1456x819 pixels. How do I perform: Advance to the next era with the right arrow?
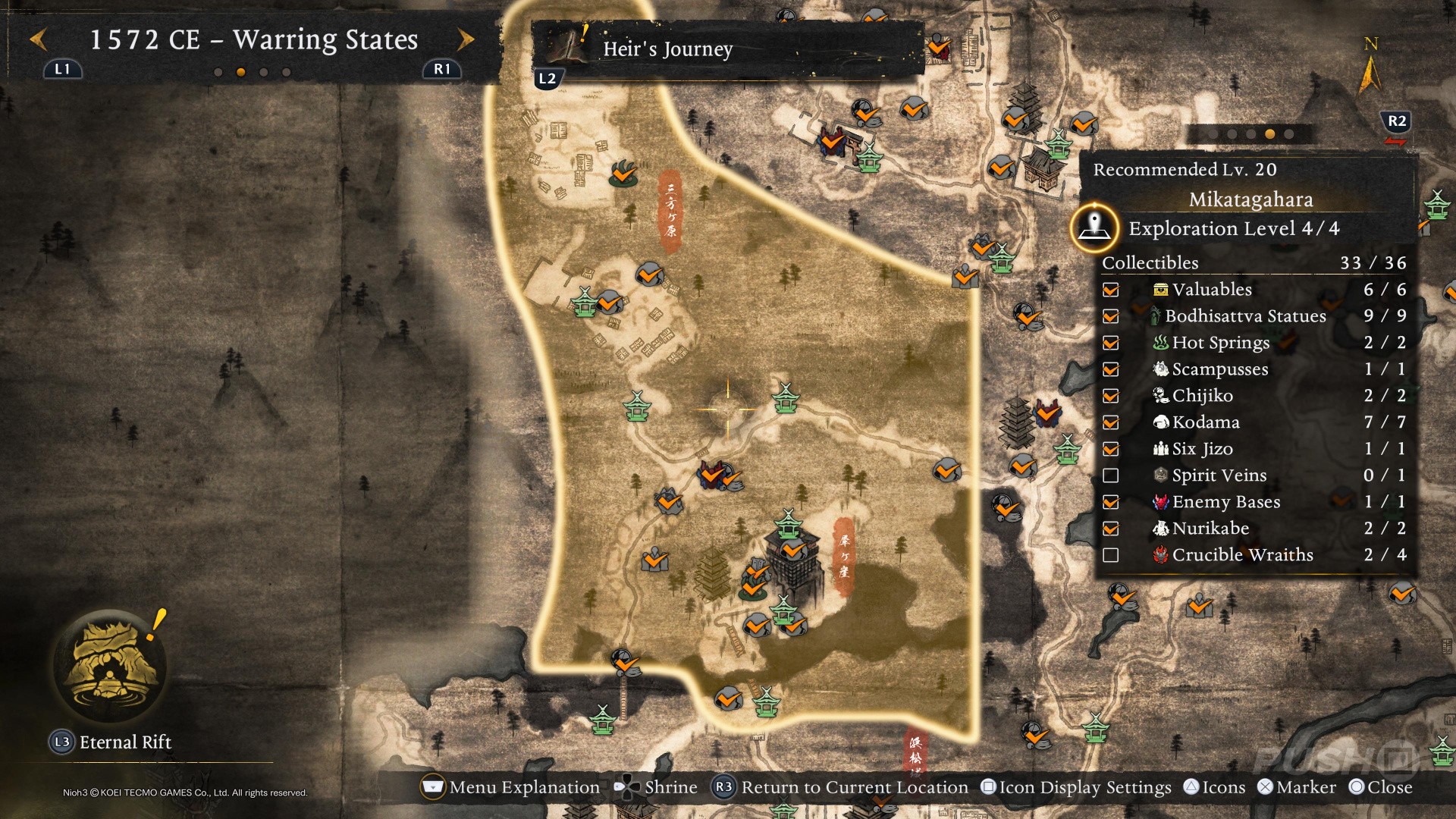(x=466, y=39)
